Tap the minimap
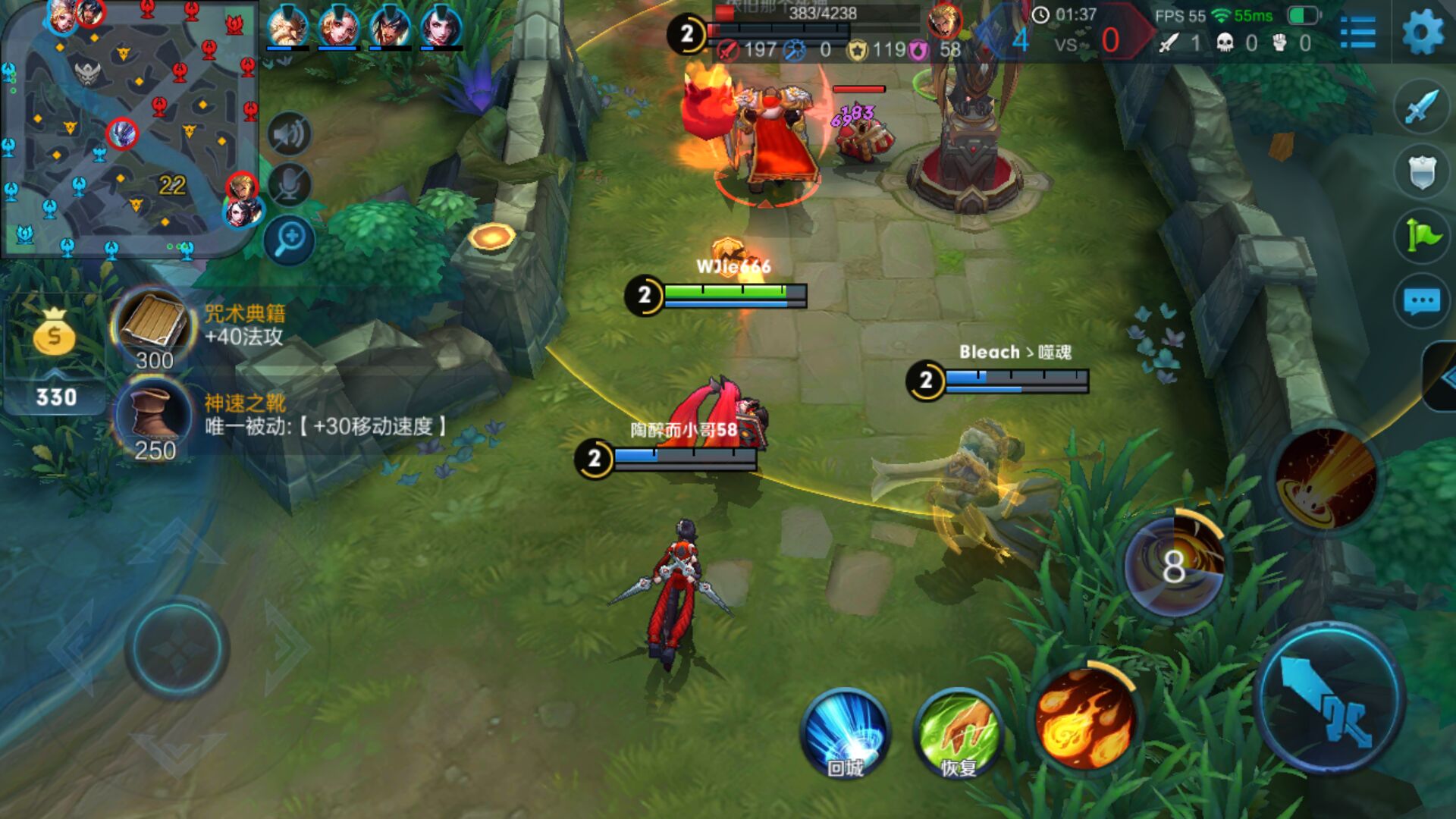This screenshot has height=819, width=1456. point(129,129)
